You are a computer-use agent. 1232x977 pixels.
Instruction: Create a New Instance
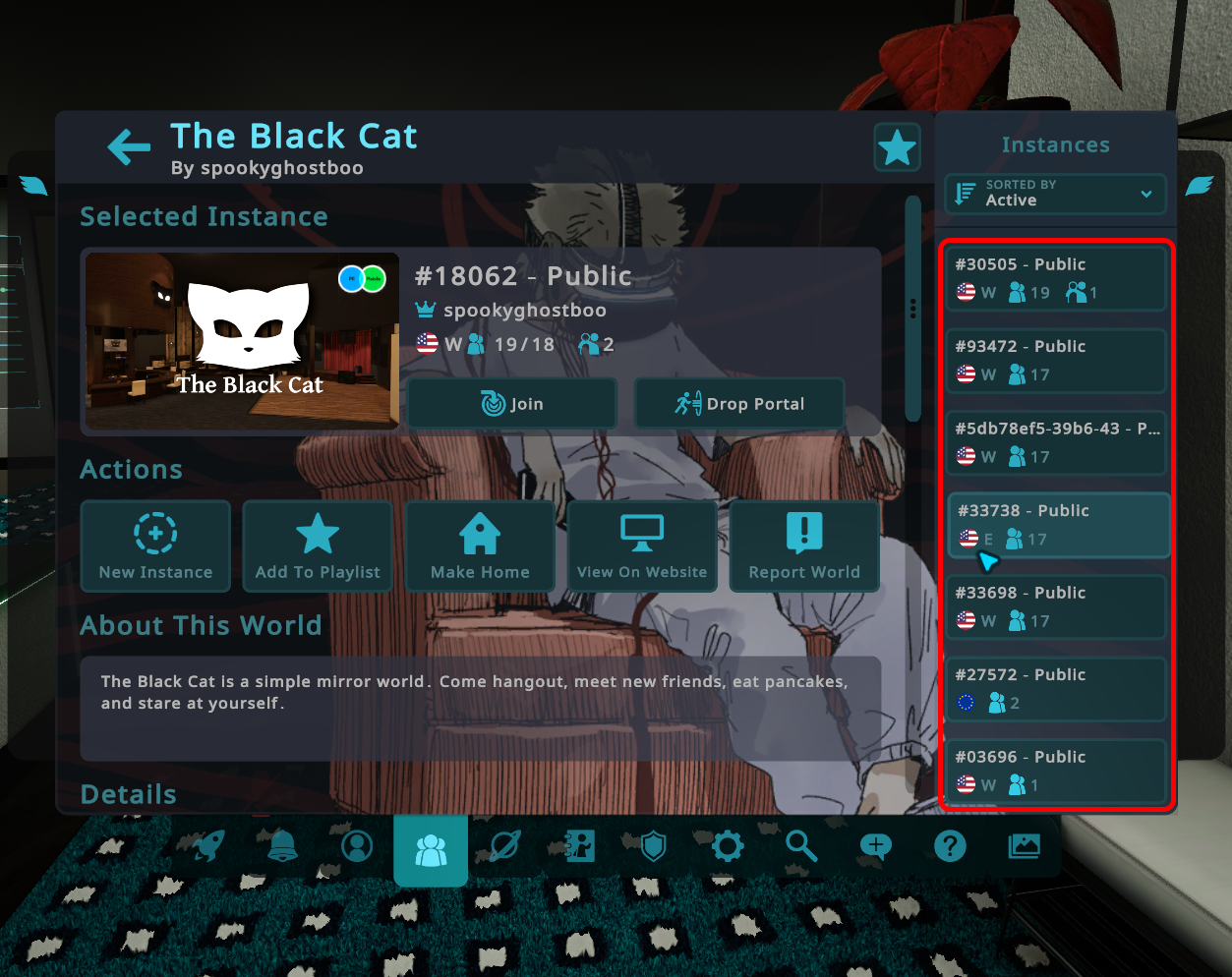(x=155, y=546)
